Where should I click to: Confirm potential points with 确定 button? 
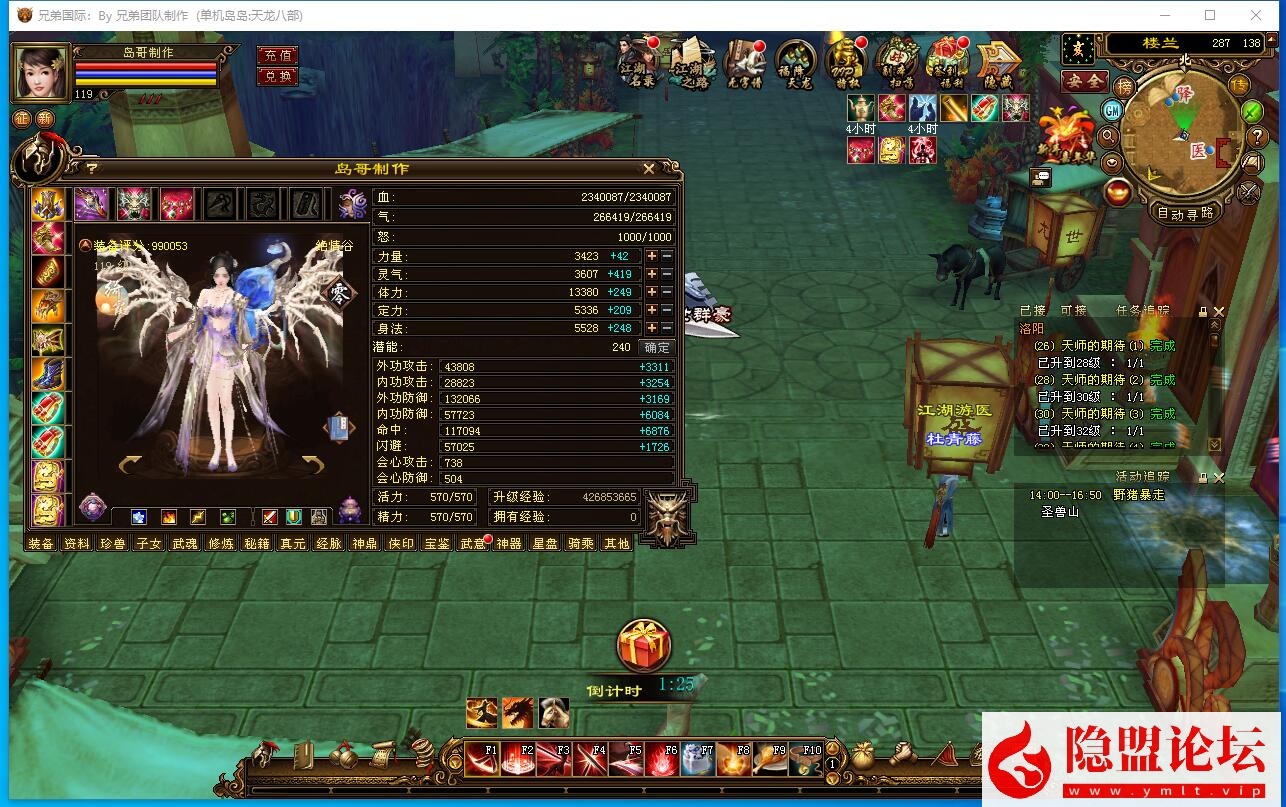[x=657, y=347]
